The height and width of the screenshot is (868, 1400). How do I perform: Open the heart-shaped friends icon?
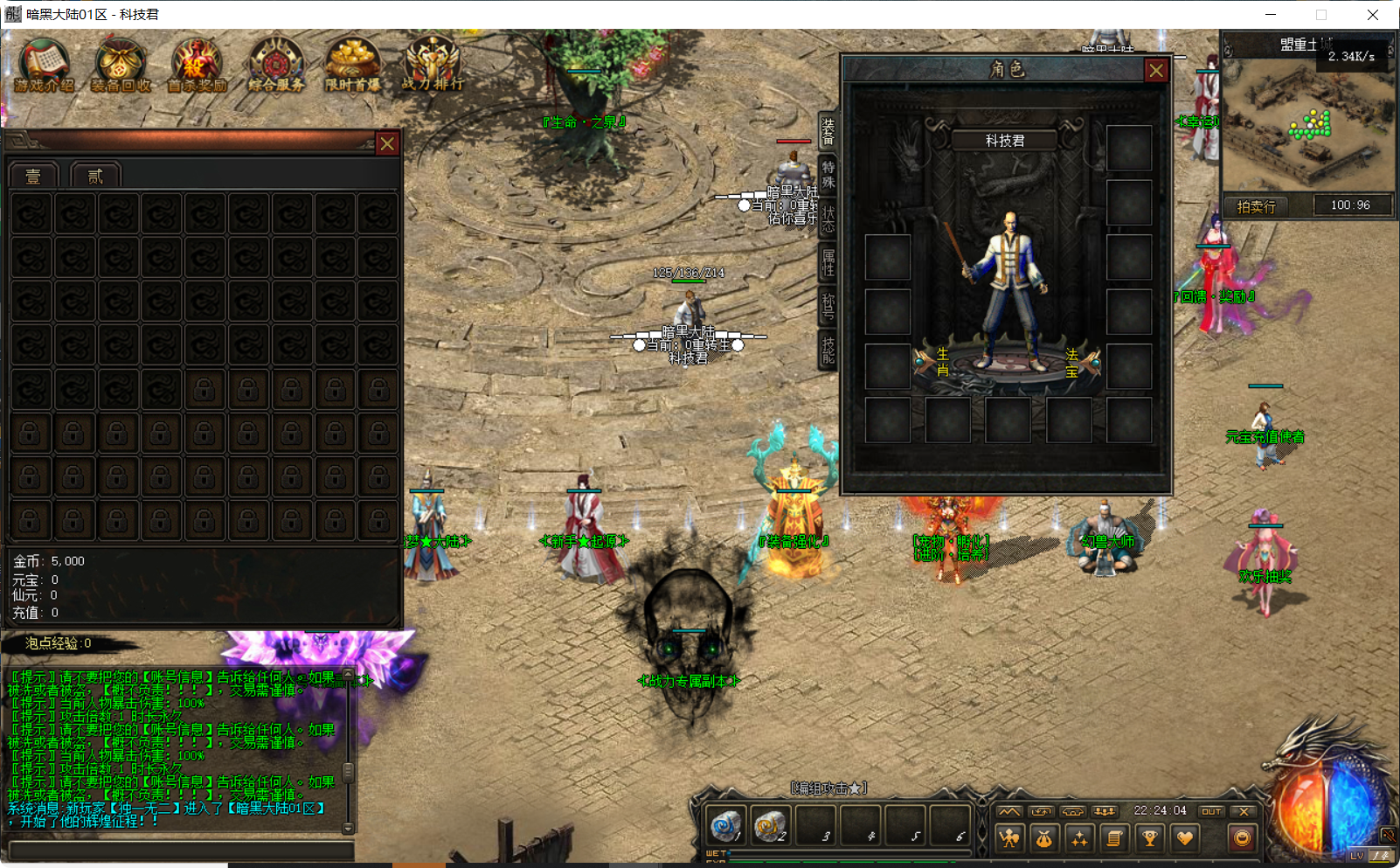[x=1186, y=839]
